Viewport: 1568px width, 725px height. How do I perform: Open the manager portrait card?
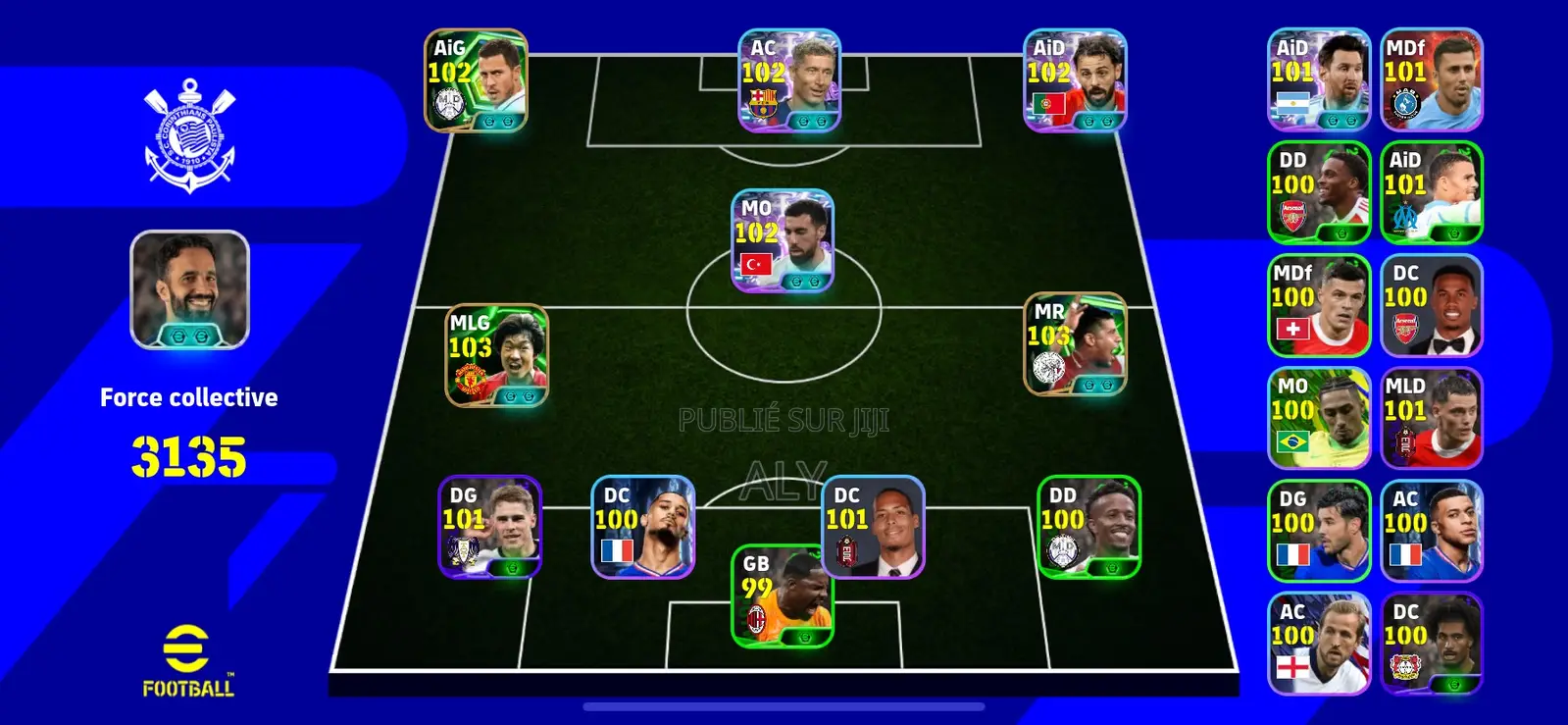coord(190,290)
